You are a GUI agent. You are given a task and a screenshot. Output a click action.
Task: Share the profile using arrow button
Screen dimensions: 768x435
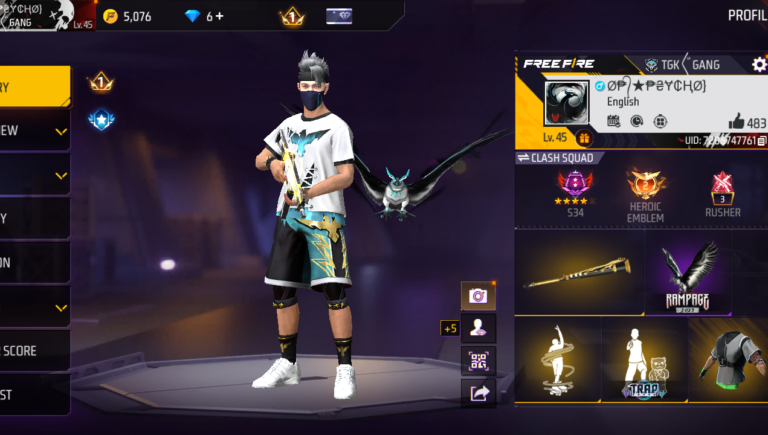pyautogui.click(x=478, y=393)
